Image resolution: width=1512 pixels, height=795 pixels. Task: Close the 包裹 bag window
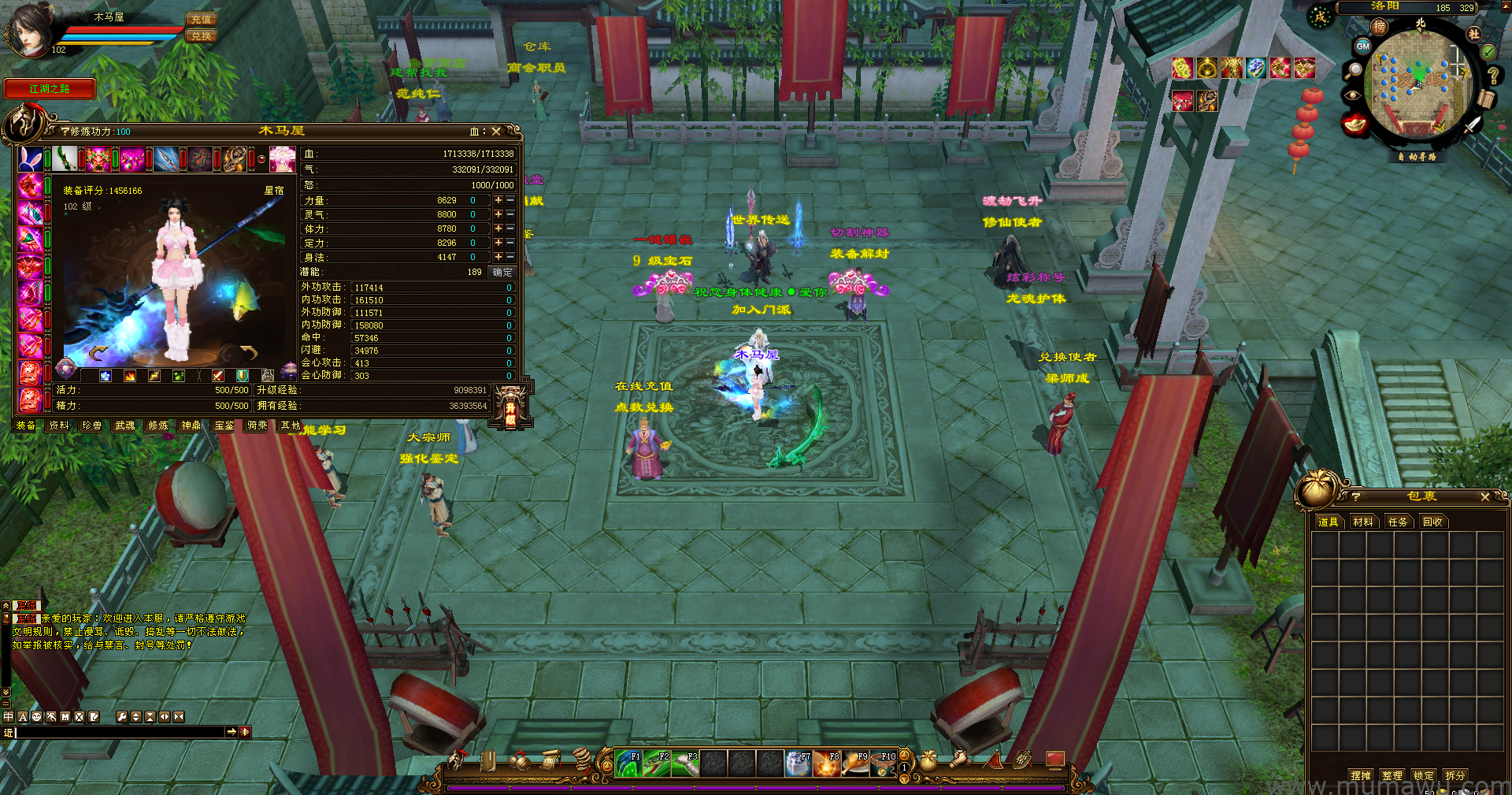tap(1485, 496)
